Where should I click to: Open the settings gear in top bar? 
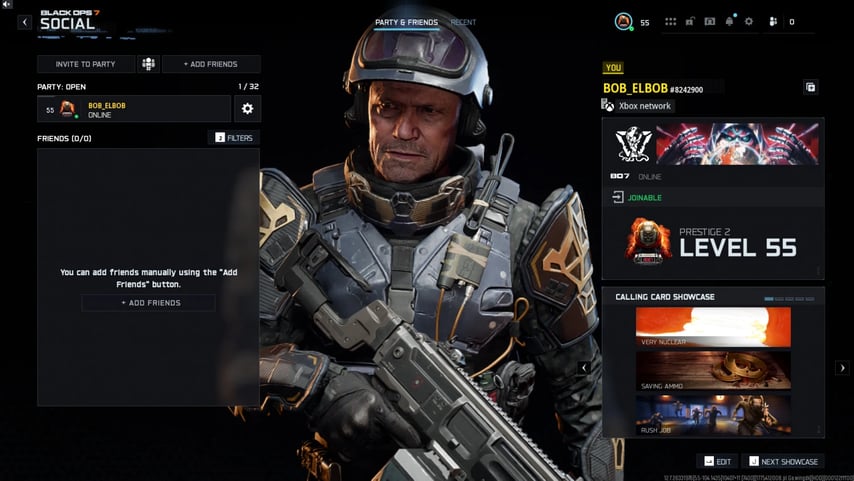[749, 21]
